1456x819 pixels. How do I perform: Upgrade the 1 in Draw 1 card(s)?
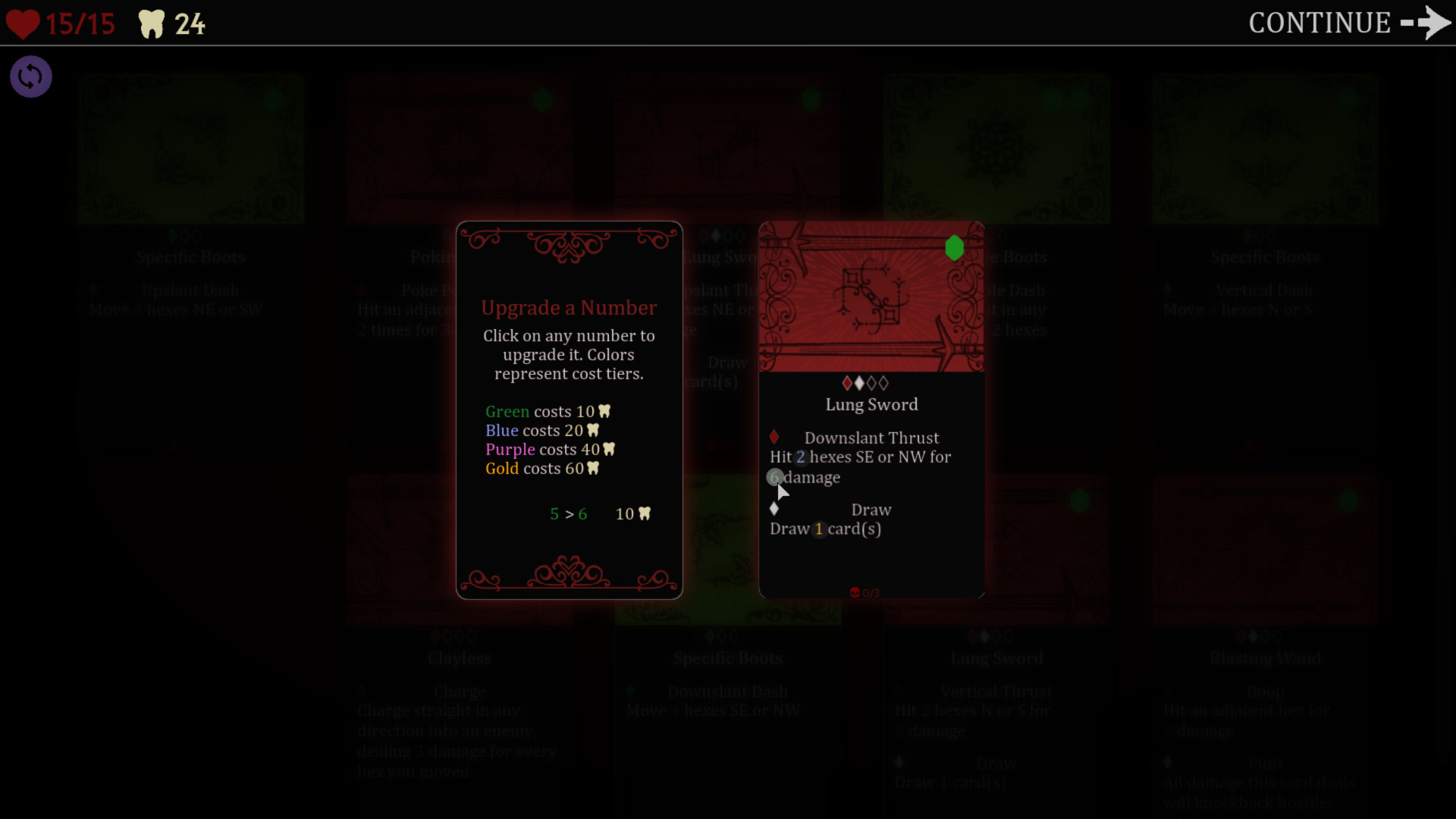[x=818, y=529]
